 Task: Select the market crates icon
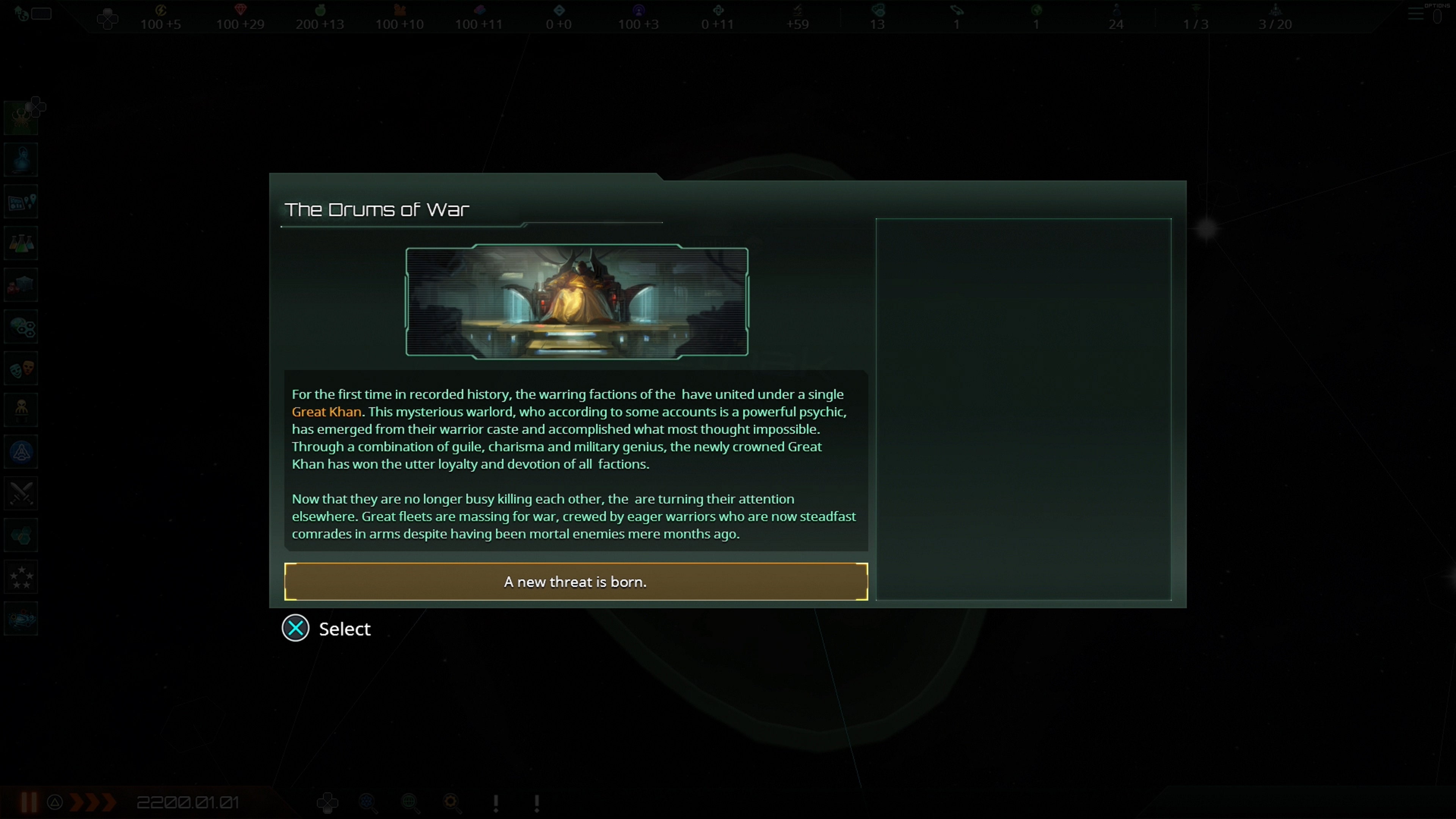(x=21, y=284)
